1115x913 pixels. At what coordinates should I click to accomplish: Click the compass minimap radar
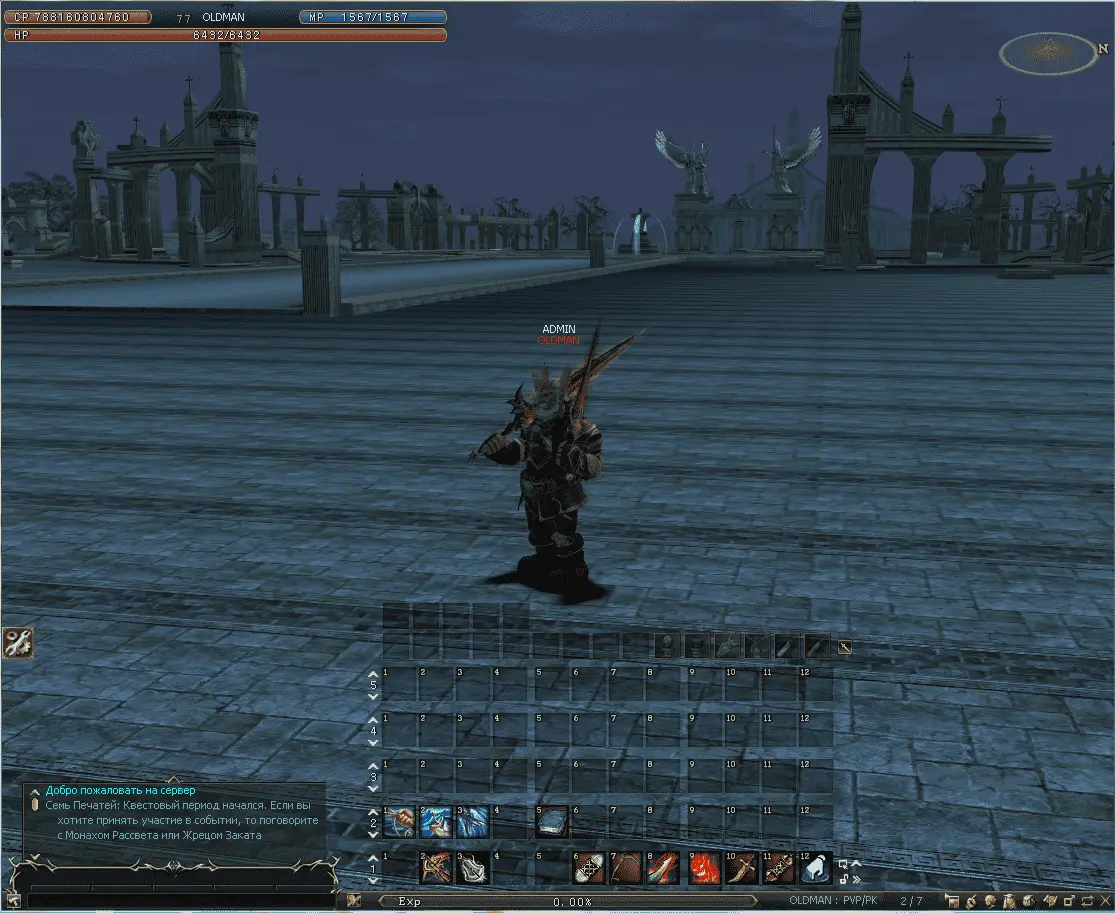(x=1048, y=52)
